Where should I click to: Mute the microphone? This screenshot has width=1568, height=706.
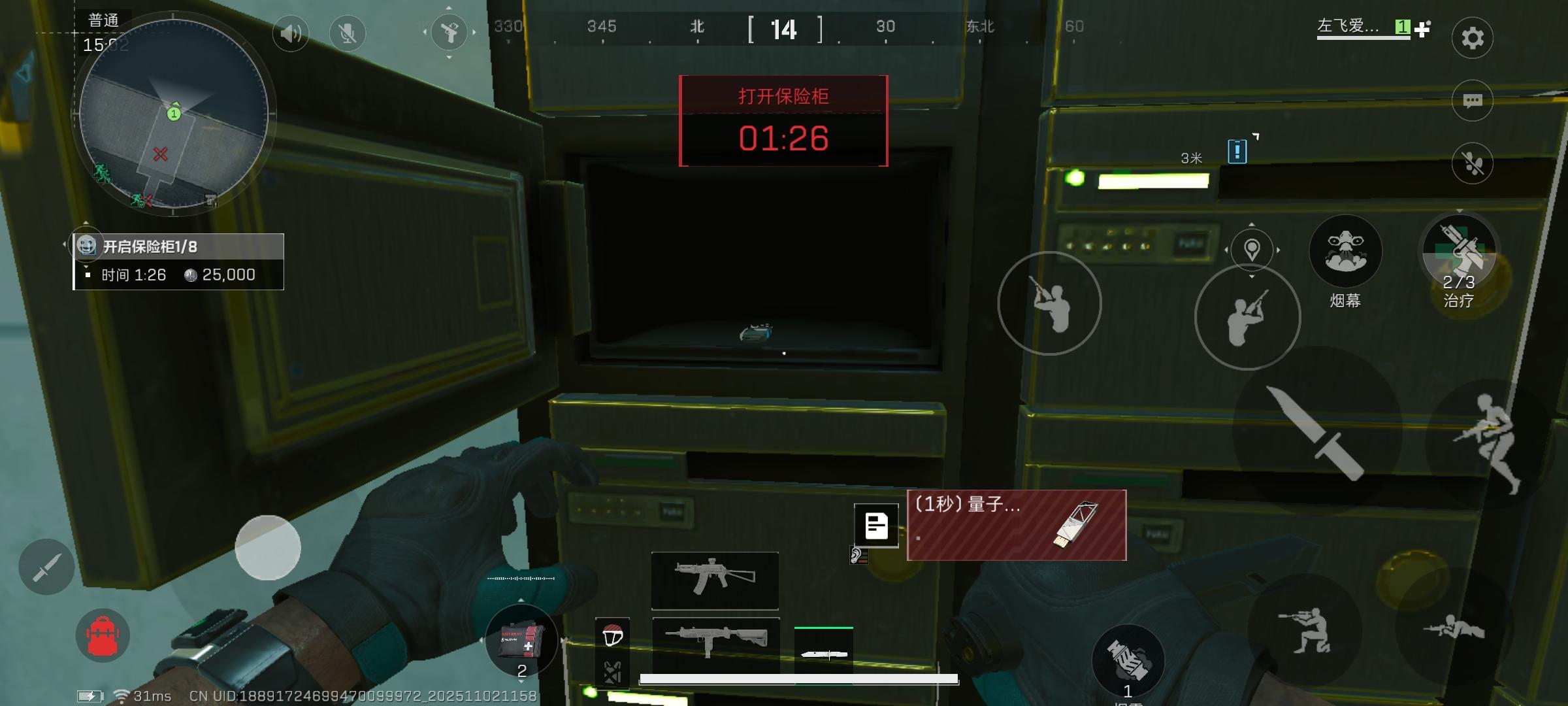[x=347, y=33]
